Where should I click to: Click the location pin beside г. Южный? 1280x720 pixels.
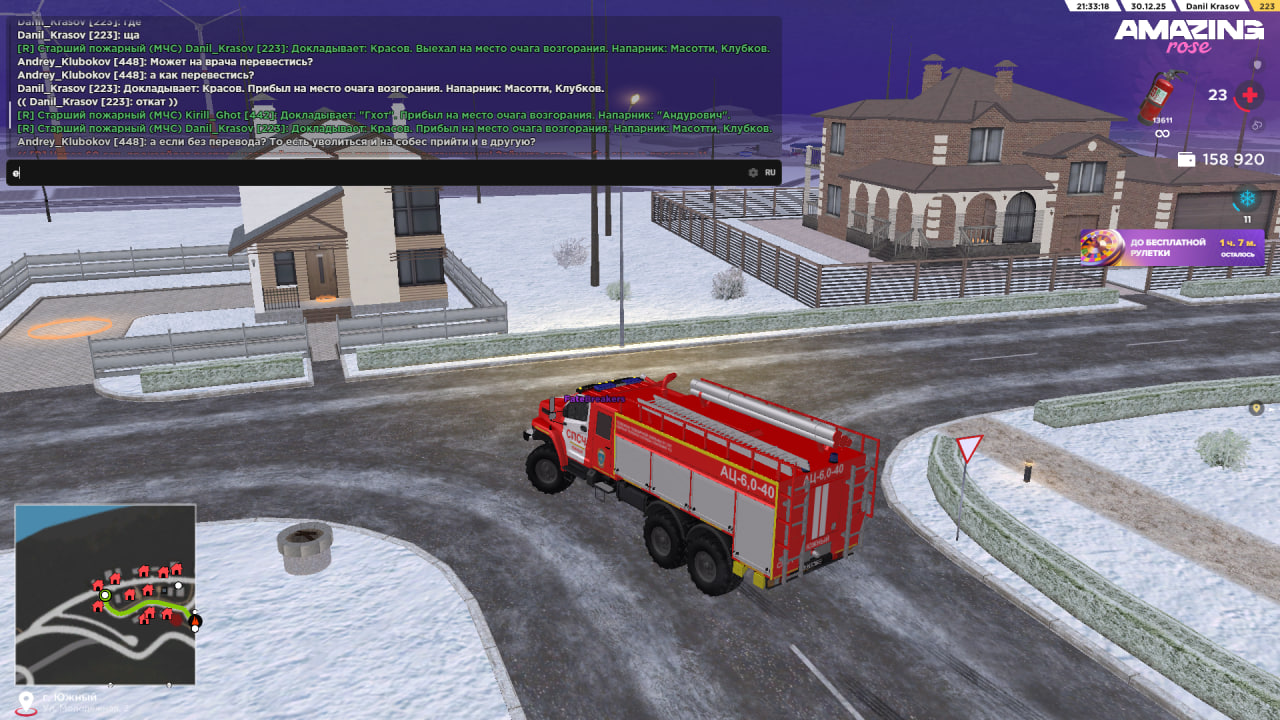pos(26,701)
